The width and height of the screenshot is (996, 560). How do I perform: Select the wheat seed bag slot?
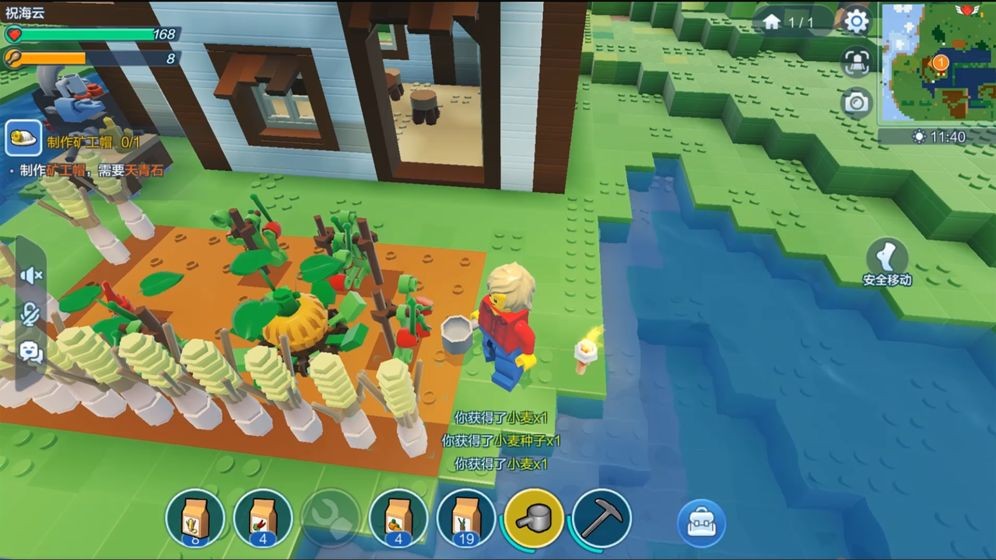tap(194, 518)
